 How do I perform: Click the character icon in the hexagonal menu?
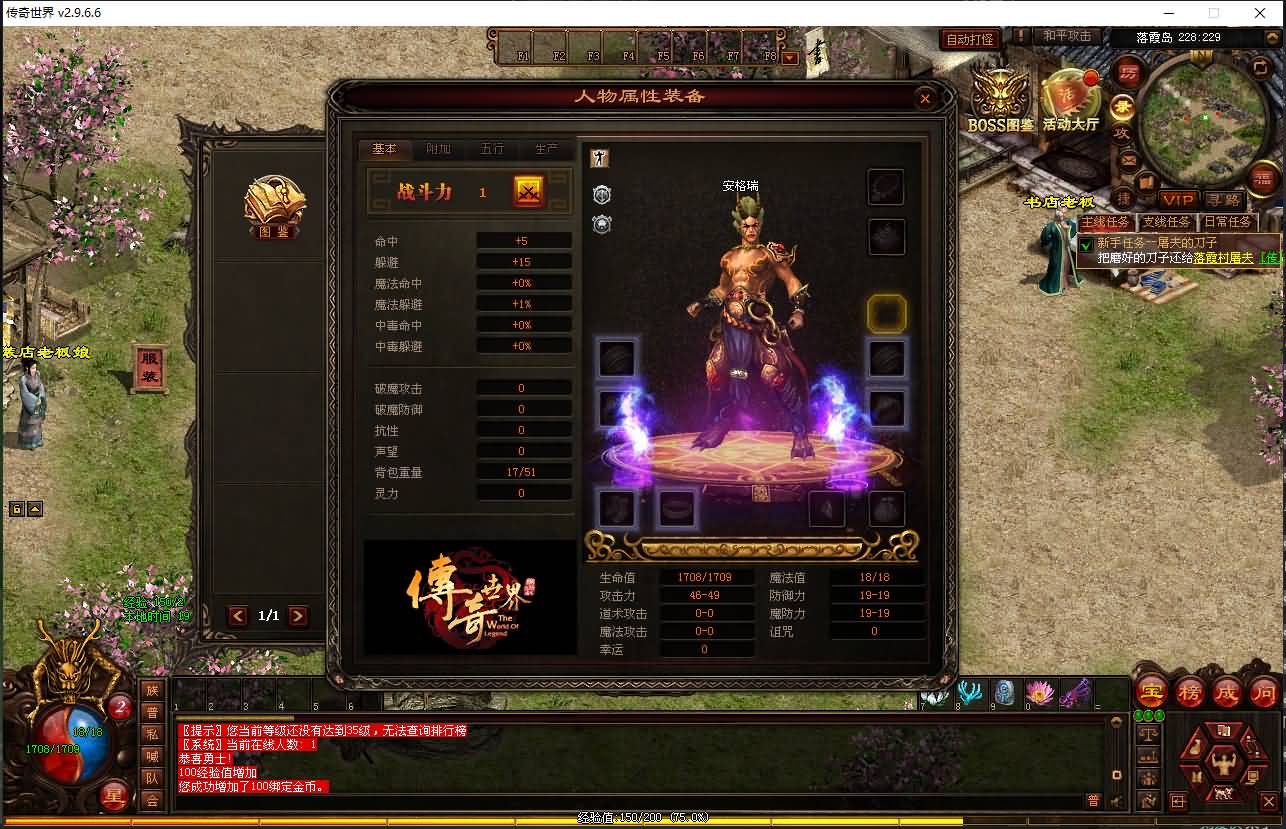click(x=1225, y=762)
